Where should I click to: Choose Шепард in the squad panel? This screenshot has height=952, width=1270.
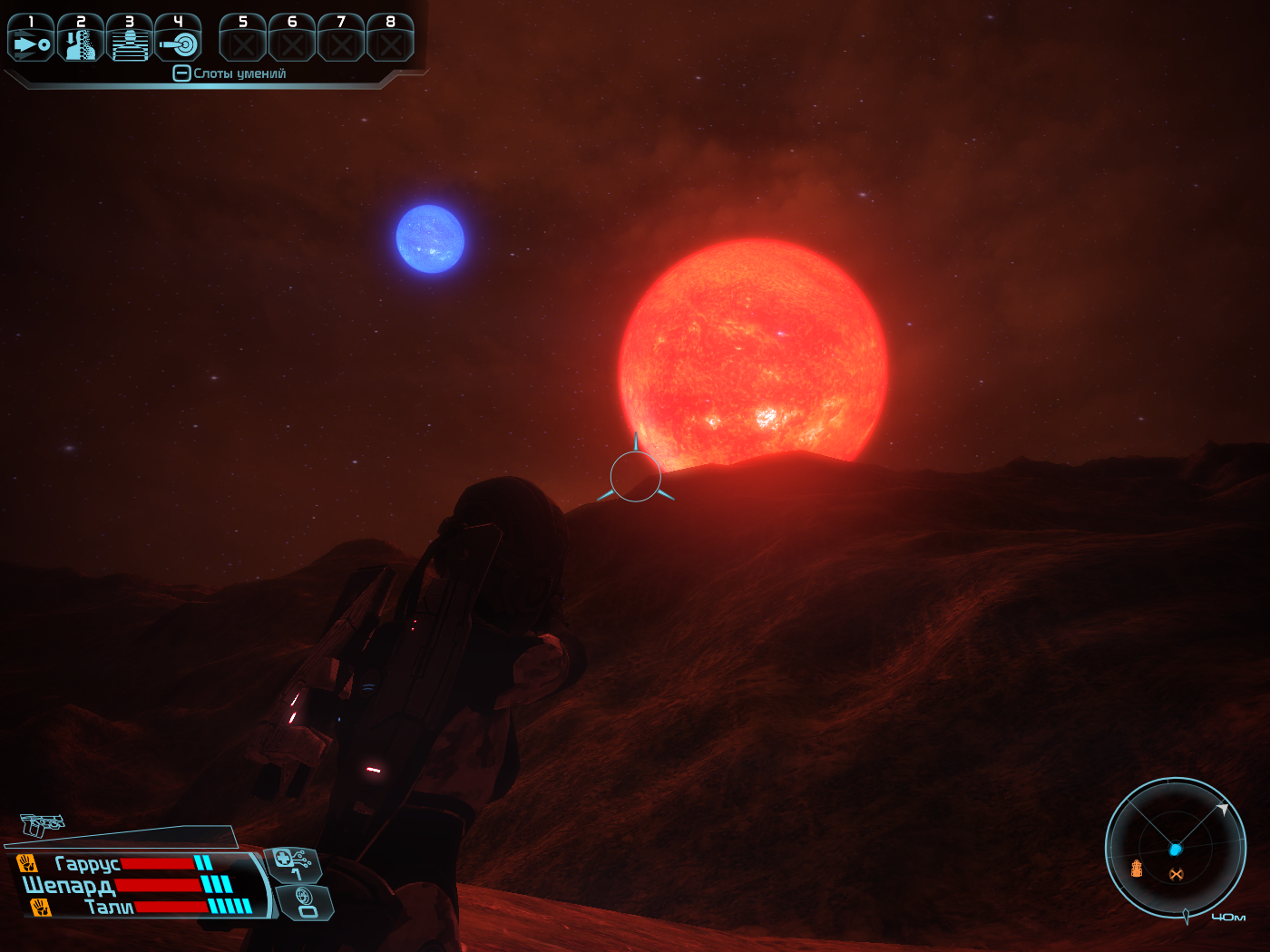[x=69, y=885]
